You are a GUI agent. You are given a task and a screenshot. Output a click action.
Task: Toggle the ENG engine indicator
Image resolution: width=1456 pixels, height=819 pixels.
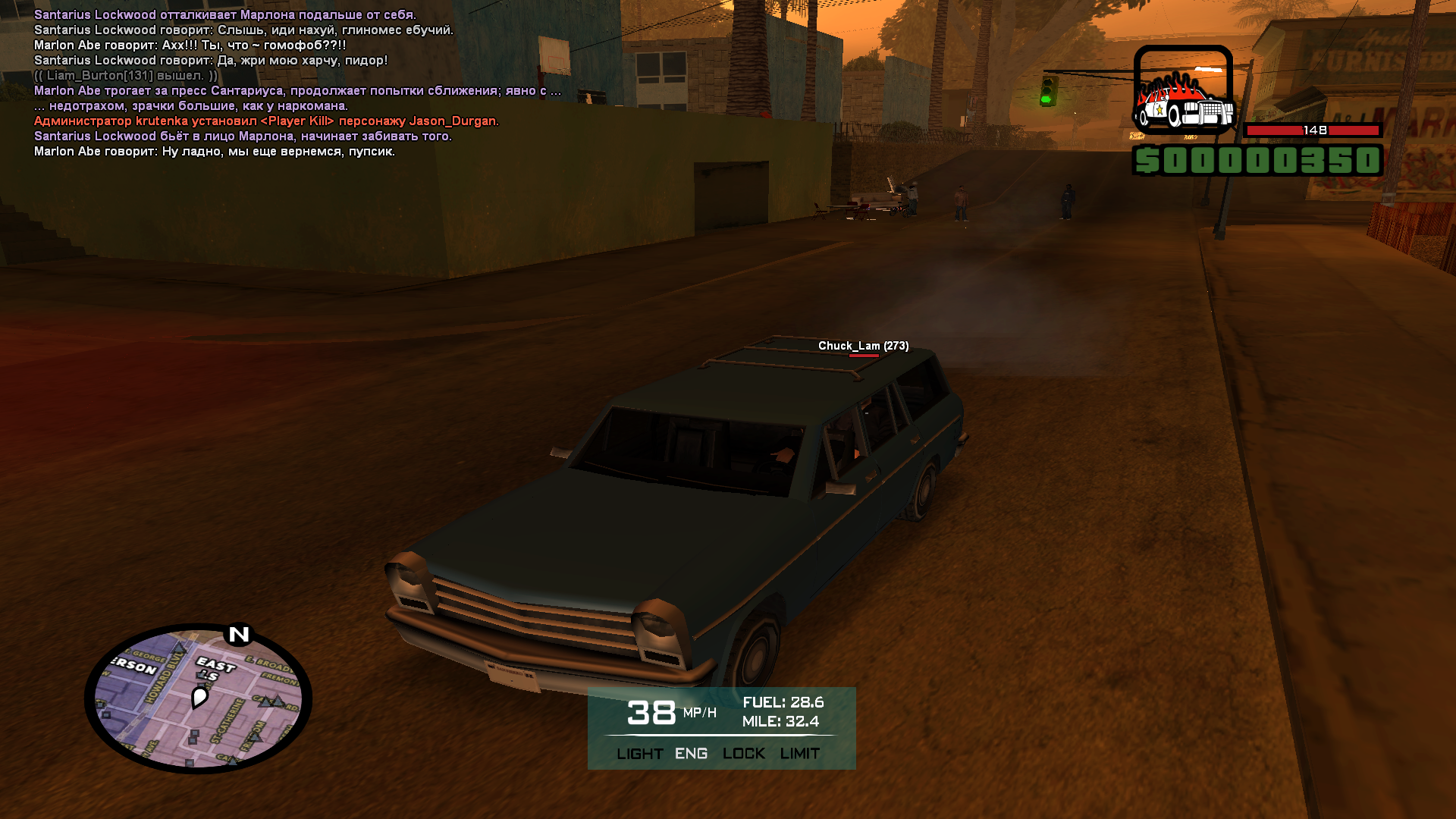pos(691,754)
